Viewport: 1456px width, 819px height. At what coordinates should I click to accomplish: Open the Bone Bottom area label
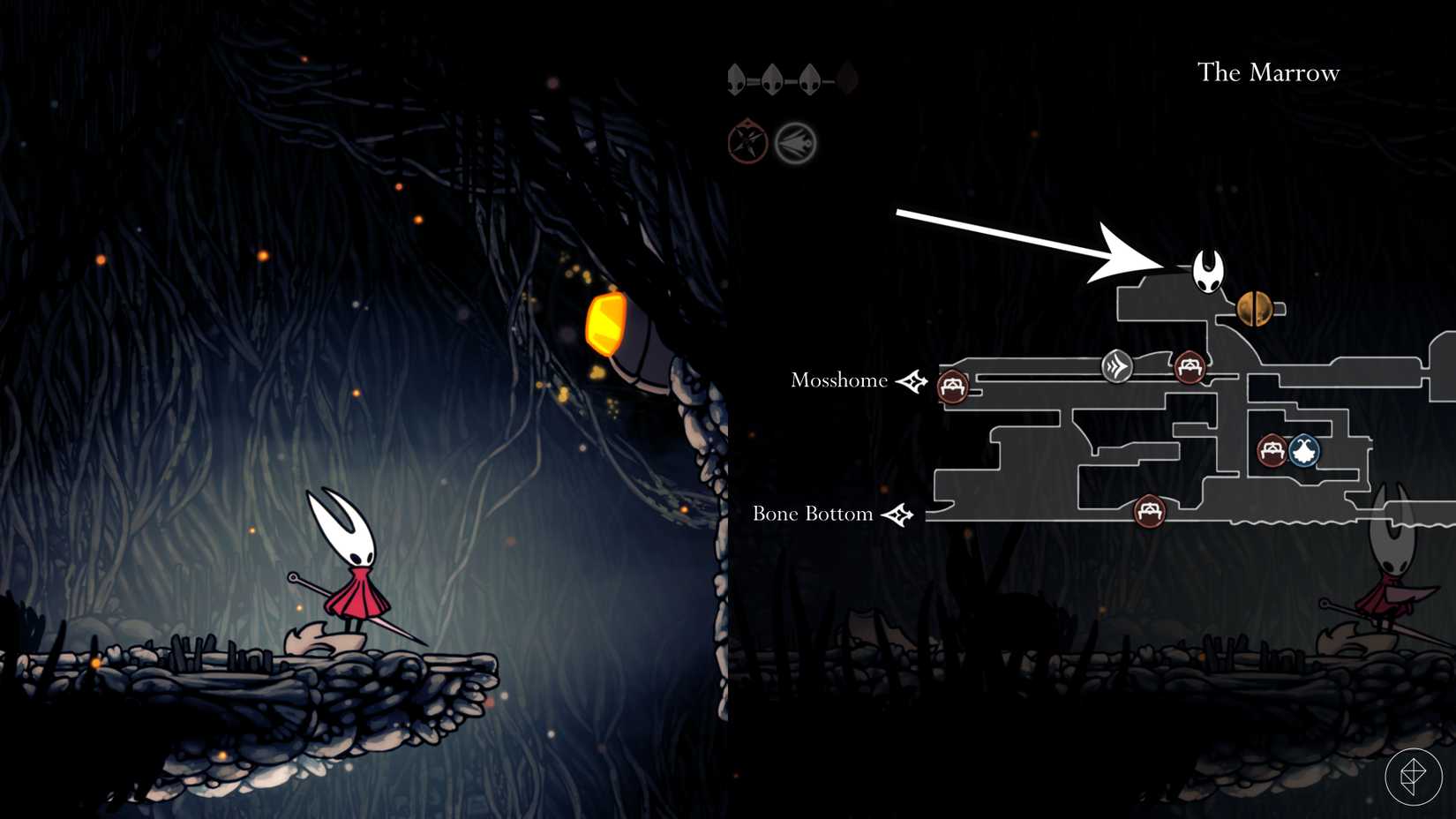812,513
